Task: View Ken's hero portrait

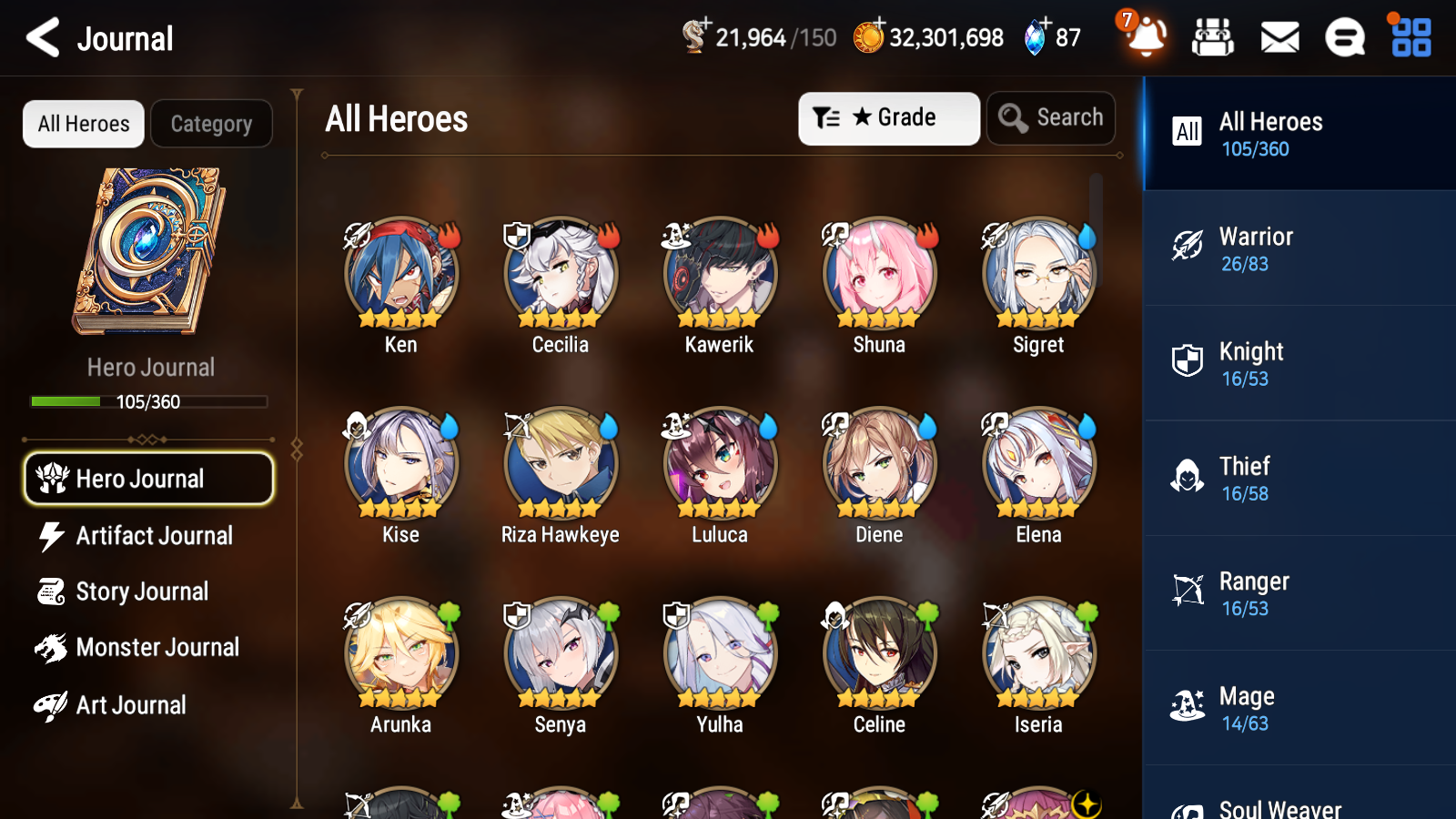Action: click(x=400, y=273)
